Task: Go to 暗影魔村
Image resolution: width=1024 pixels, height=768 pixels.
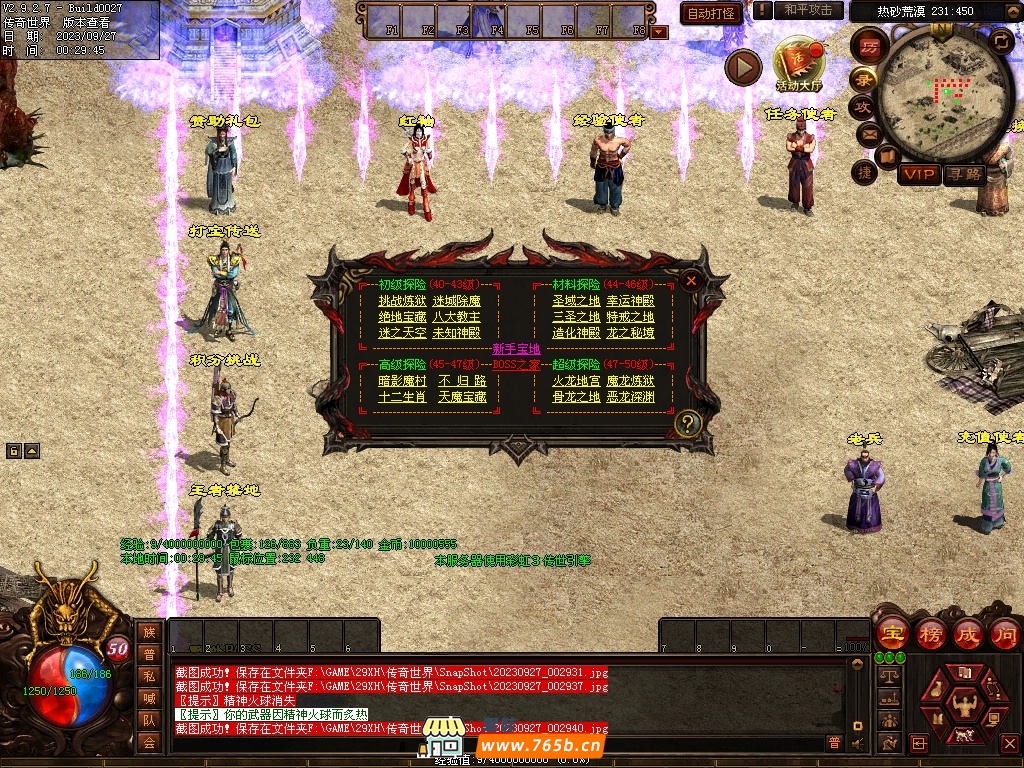Action: 402,381
